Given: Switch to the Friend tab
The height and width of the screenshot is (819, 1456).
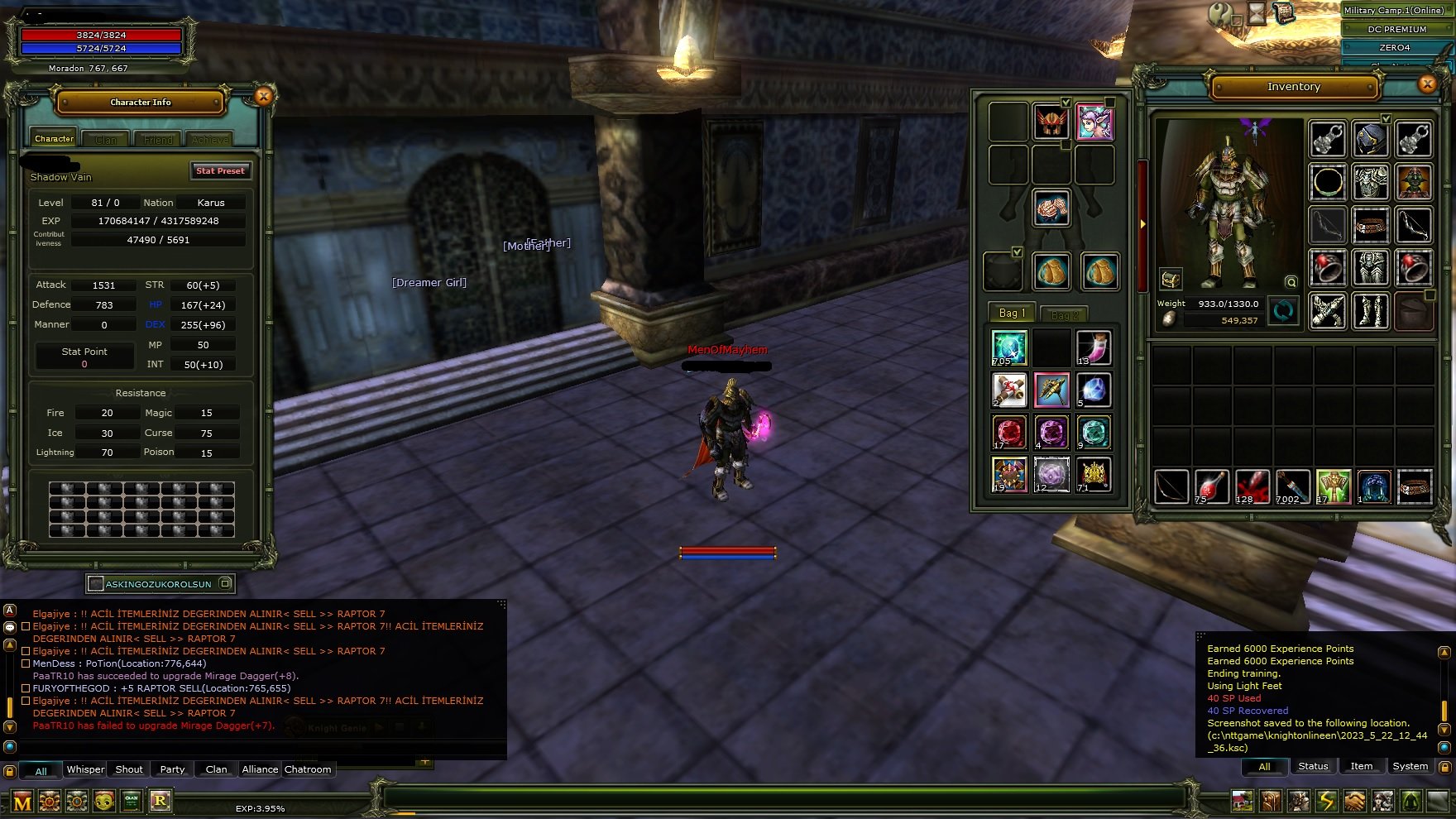Looking at the screenshot, I should [158, 140].
